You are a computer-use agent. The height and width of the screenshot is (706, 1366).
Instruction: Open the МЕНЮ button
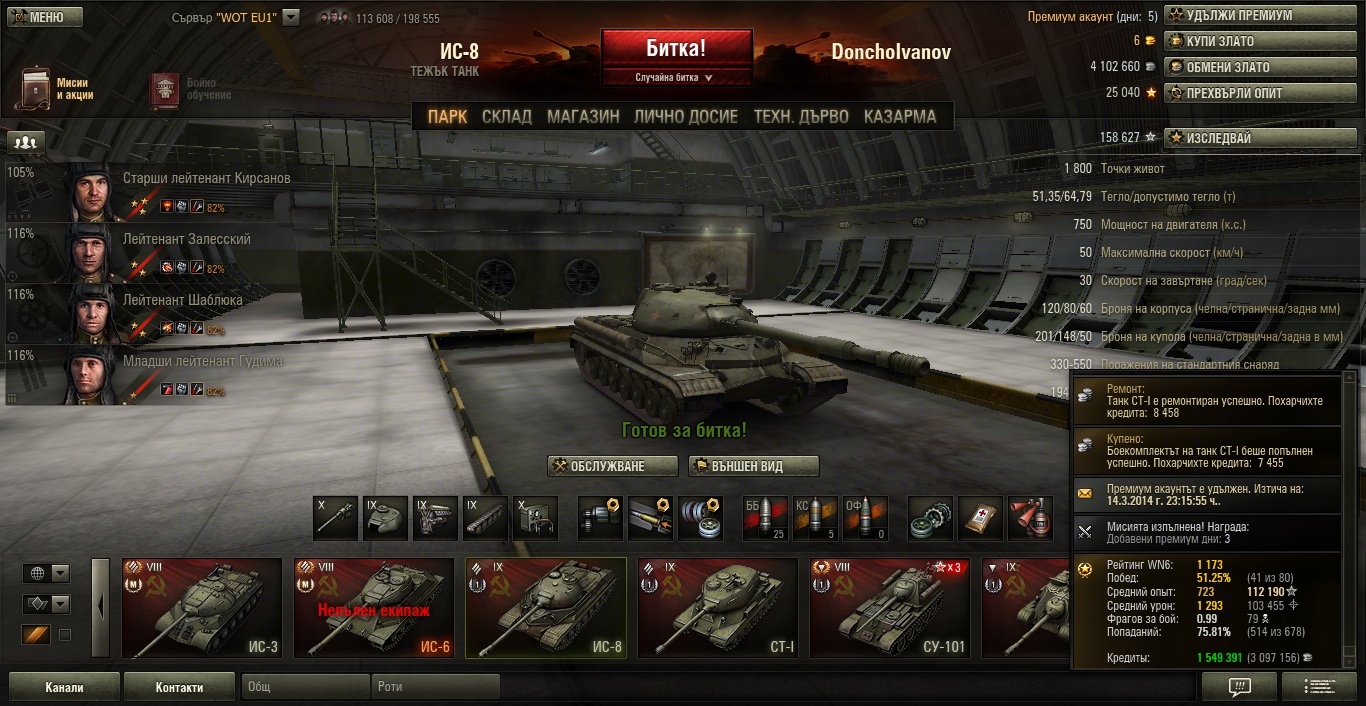coord(44,17)
